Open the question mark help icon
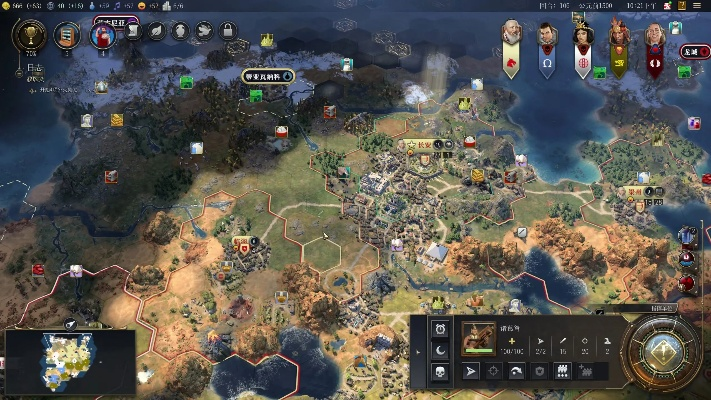 point(682,6)
